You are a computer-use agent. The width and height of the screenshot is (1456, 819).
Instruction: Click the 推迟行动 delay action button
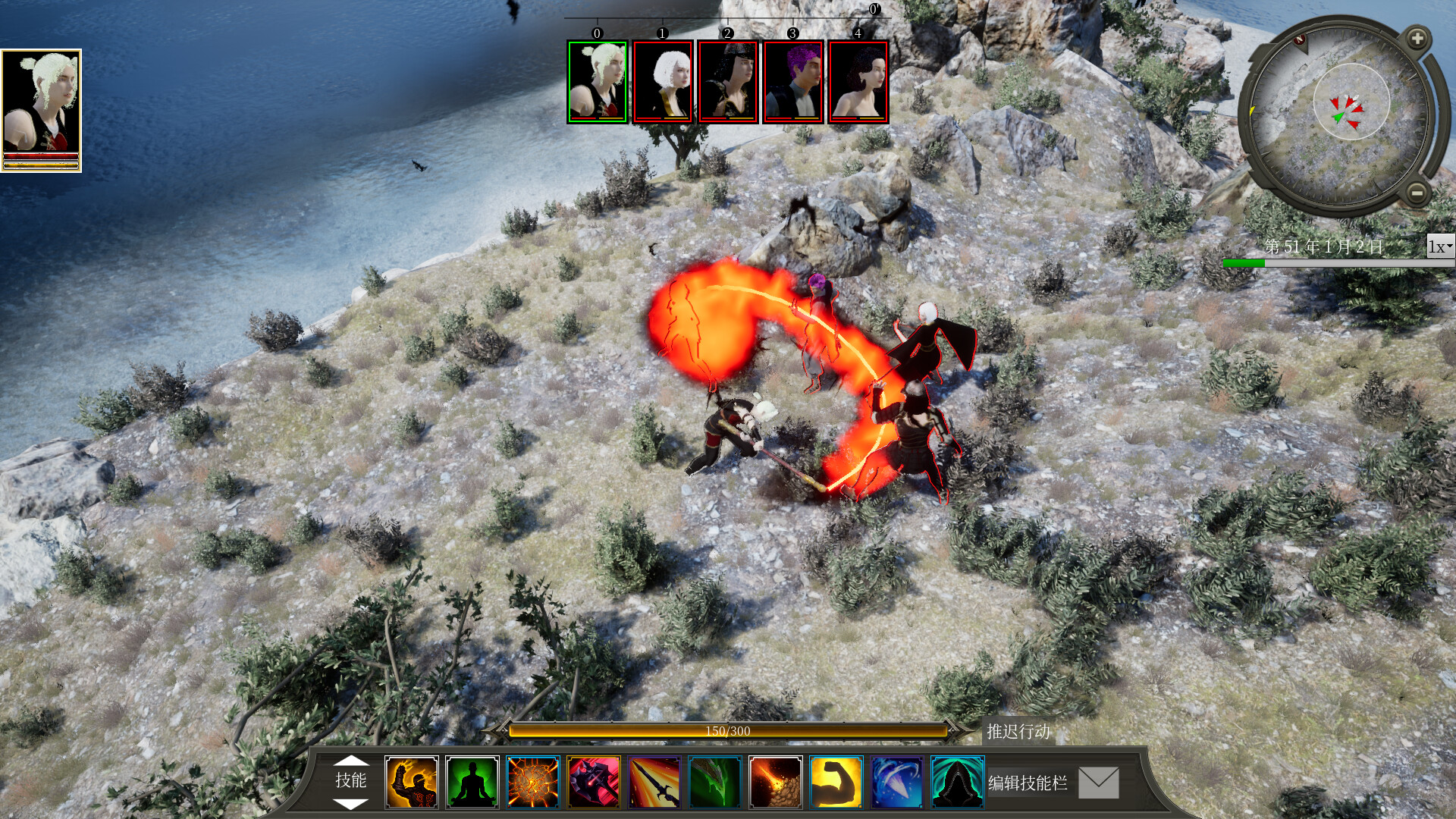[1018, 731]
